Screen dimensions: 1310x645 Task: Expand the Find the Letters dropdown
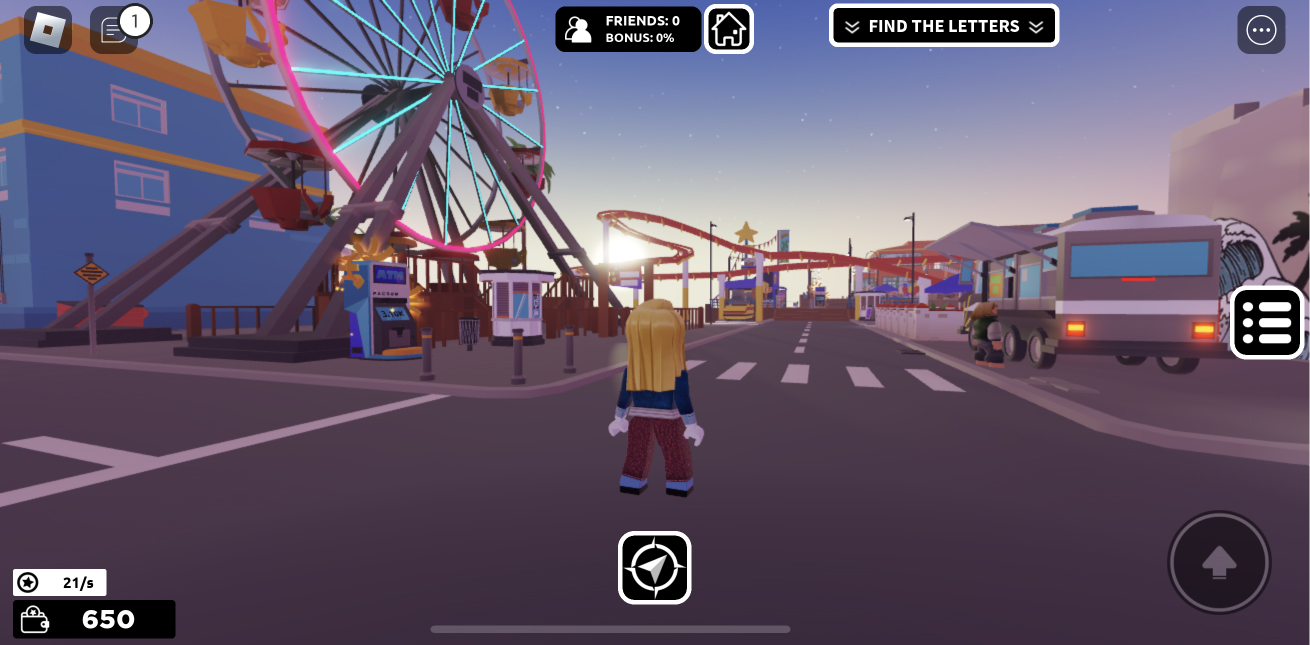(x=943, y=26)
